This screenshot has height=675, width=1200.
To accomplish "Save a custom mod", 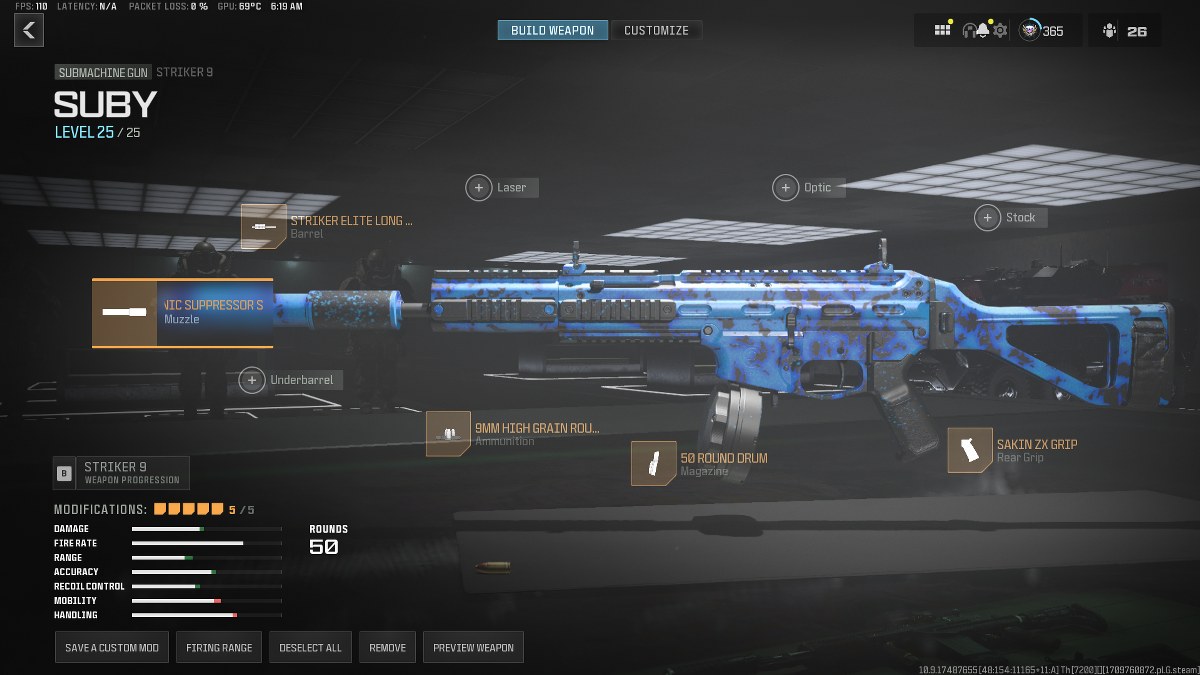I will pyautogui.click(x=112, y=647).
